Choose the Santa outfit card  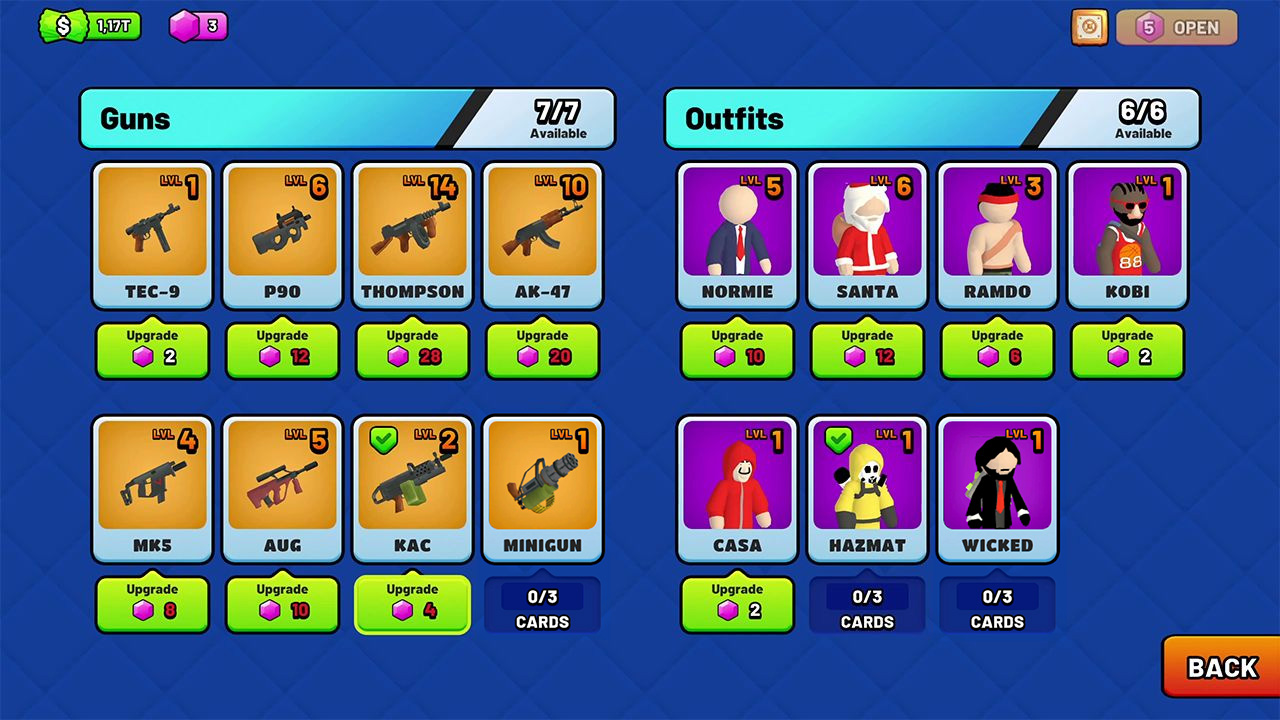coord(867,236)
